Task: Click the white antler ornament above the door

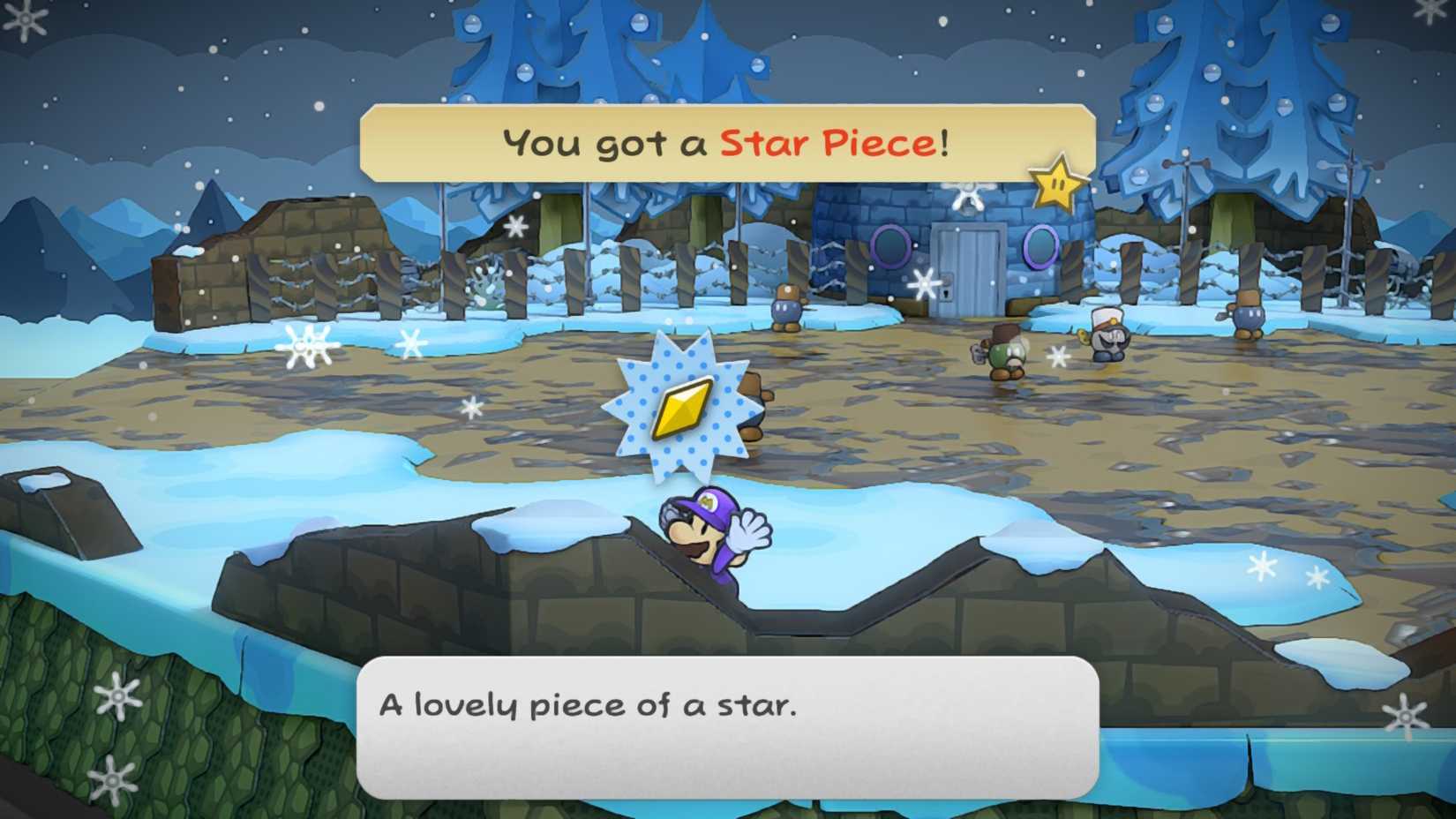Action: click(967, 196)
